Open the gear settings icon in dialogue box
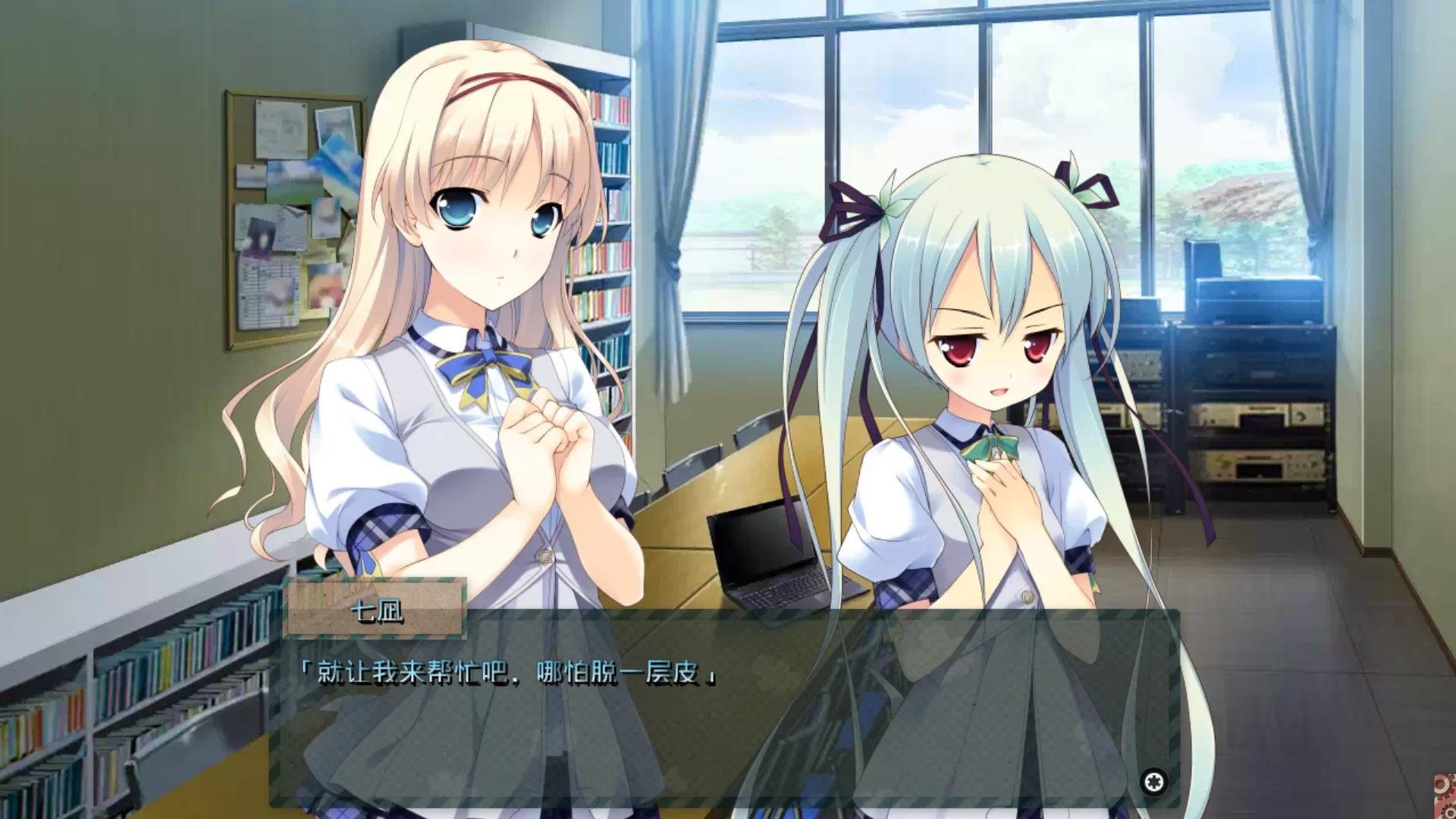This screenshot has height=819, width=1456. [1154, 782]
